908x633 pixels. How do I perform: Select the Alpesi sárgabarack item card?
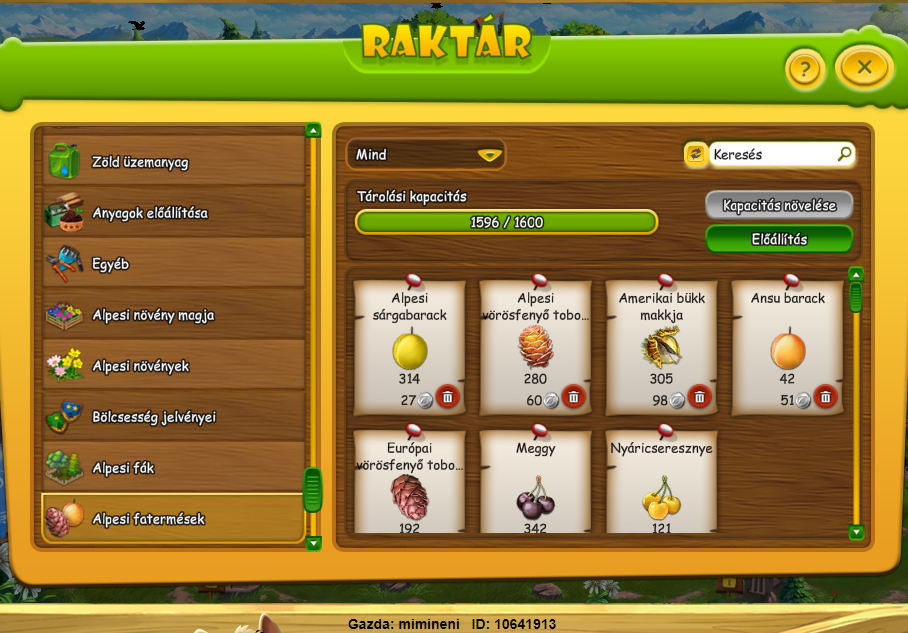[409, 345]
